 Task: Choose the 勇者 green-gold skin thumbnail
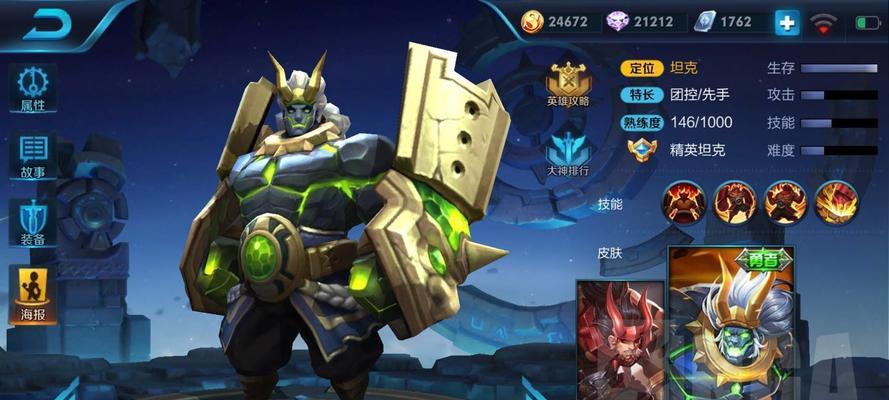[730, 325]
